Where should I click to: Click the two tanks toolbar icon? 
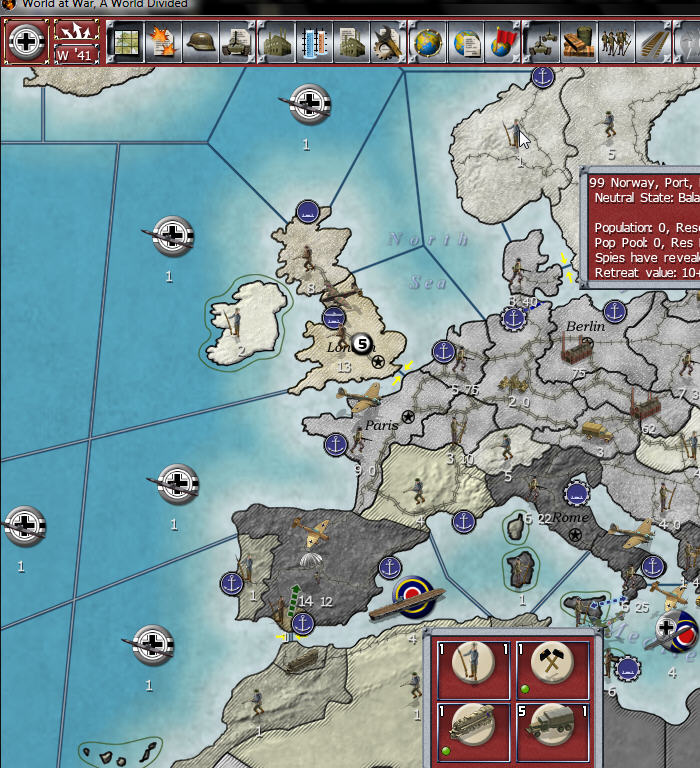(540, 42)
